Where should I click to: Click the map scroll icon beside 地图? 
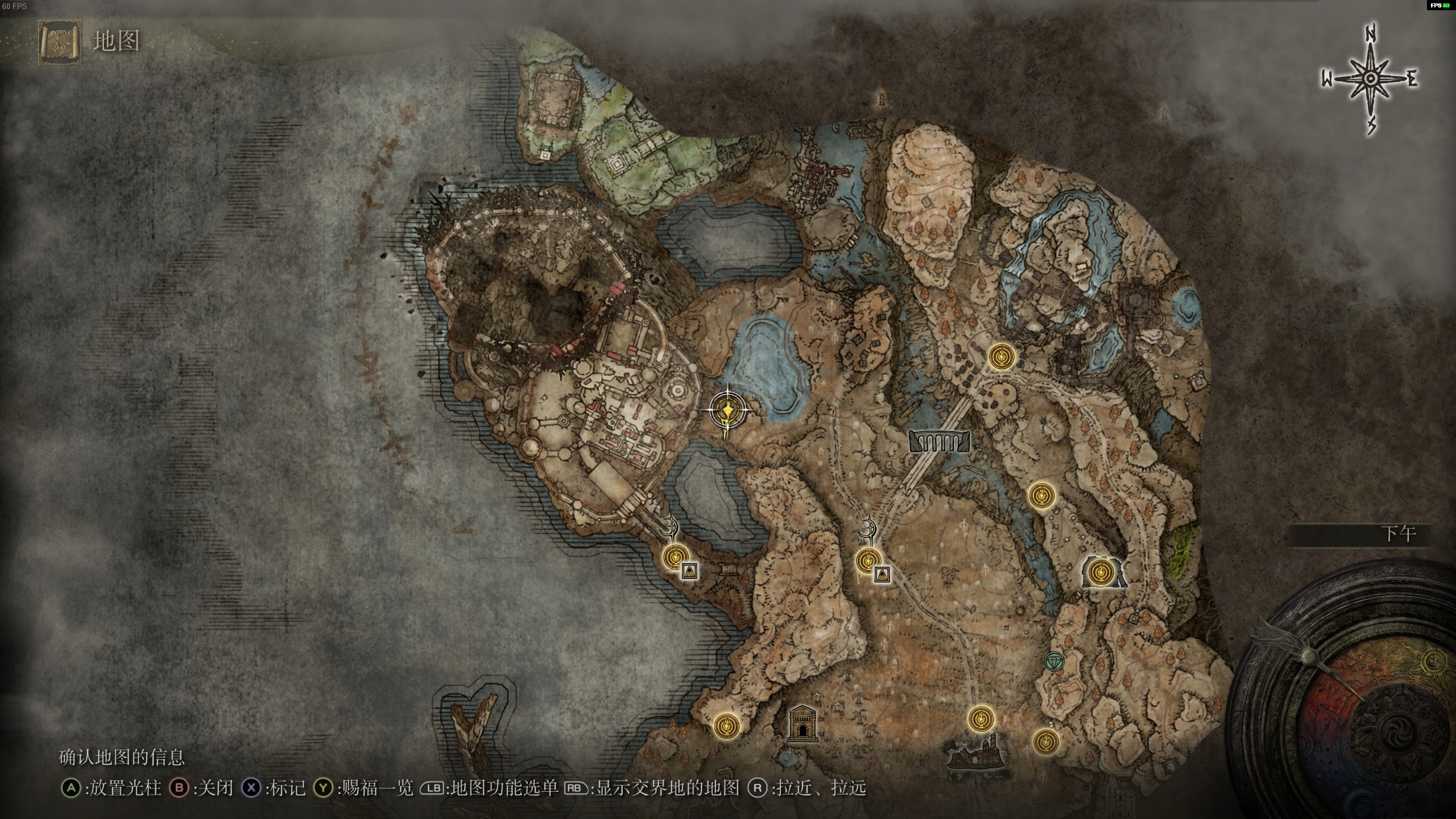point(60,43)
